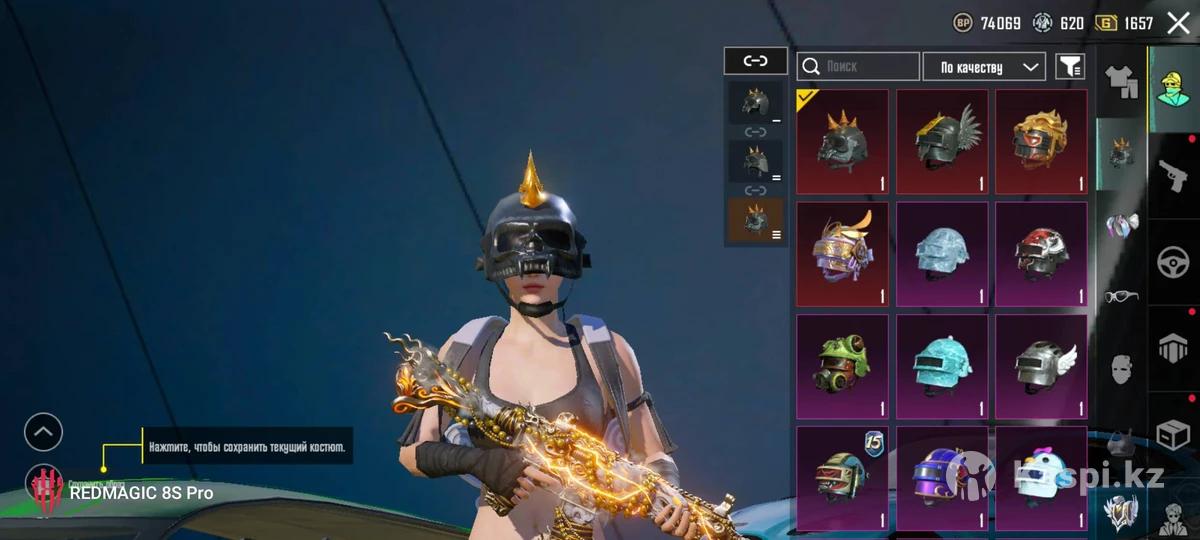Open the pistol weapons tab

tap(1174, 176)
